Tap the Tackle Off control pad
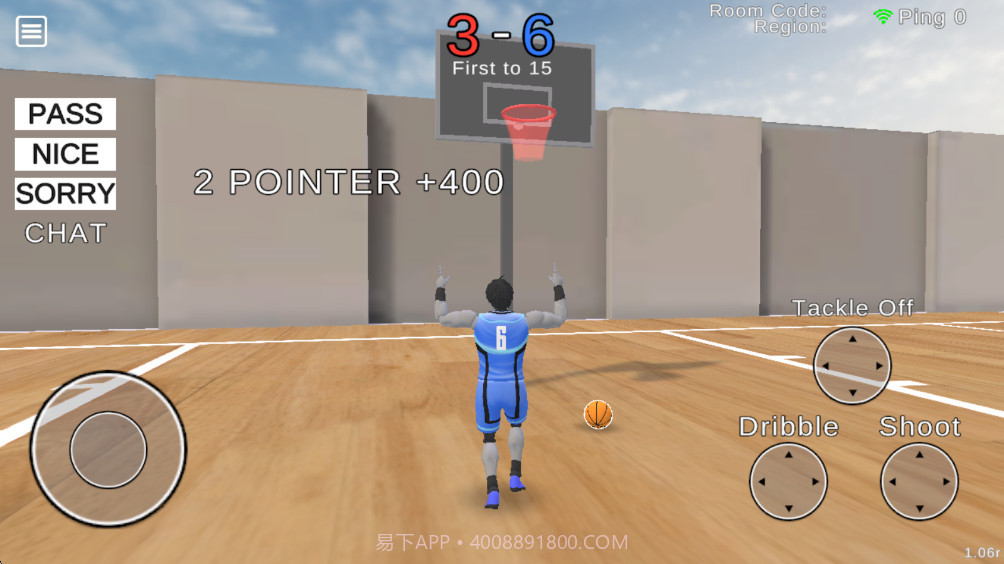Screen dimensions: 1004x564 (x=852, y=366)
